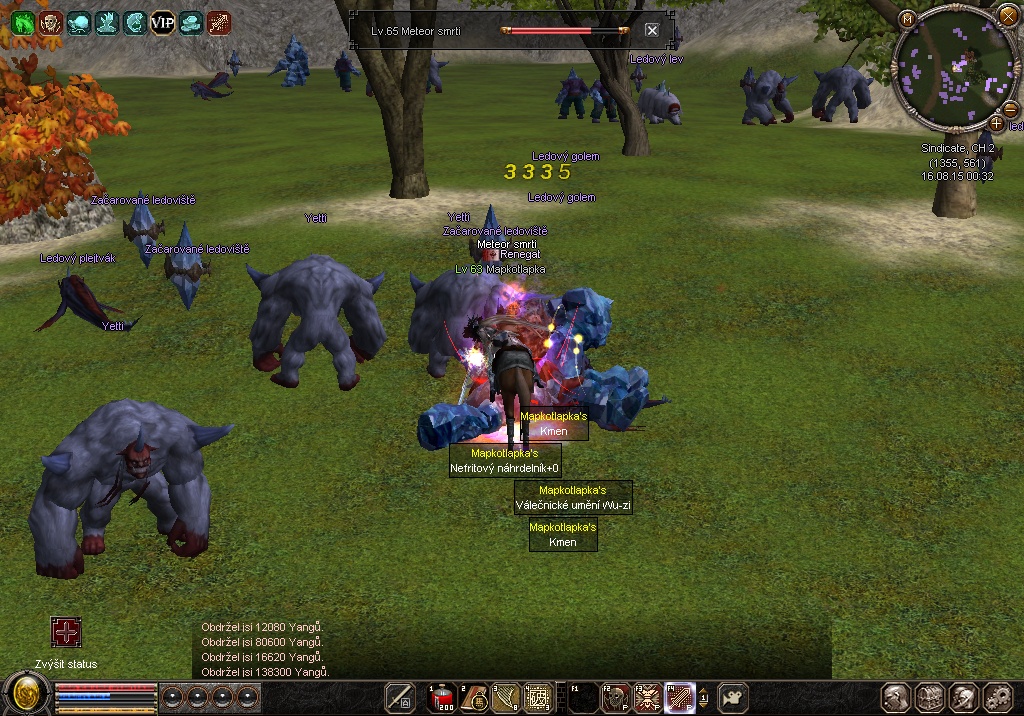
Task: Open the inventory chest button
Action: [x=930, y=697]
